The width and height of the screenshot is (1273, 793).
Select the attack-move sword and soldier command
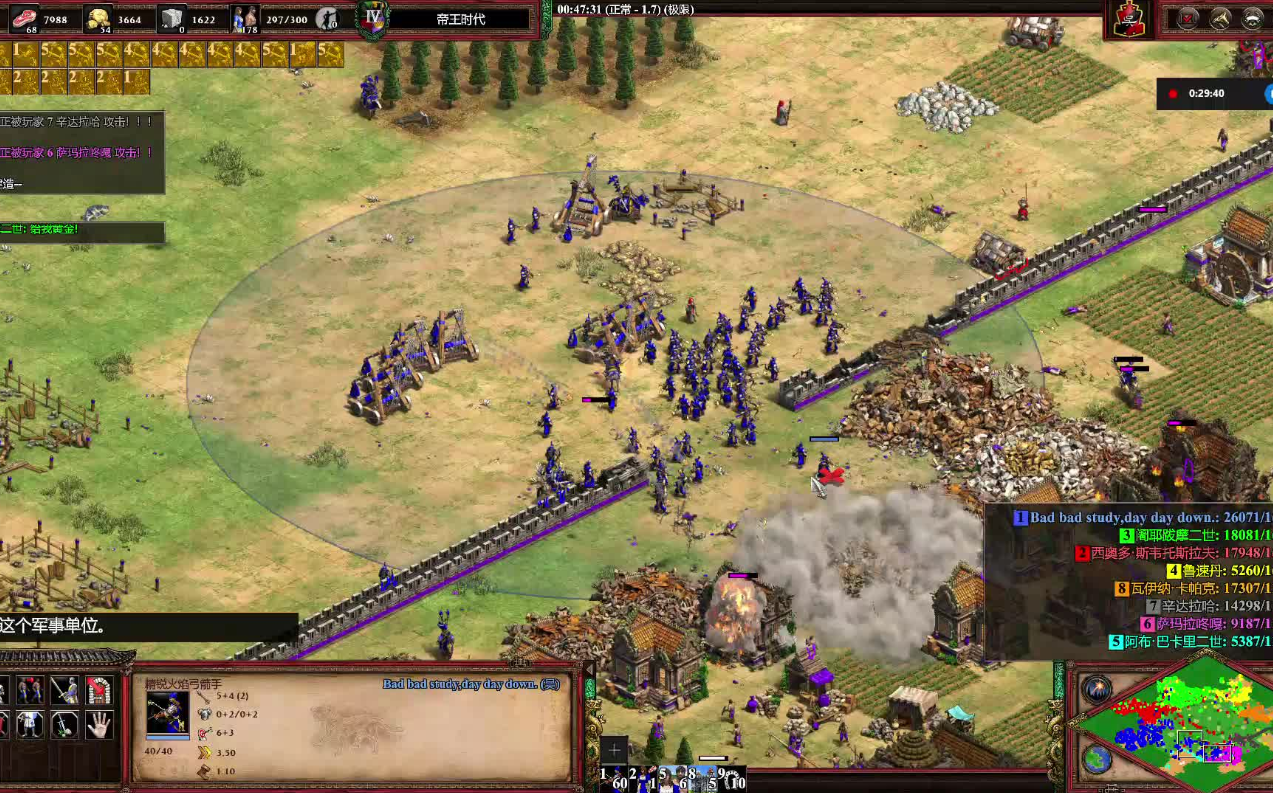[65, 690]
